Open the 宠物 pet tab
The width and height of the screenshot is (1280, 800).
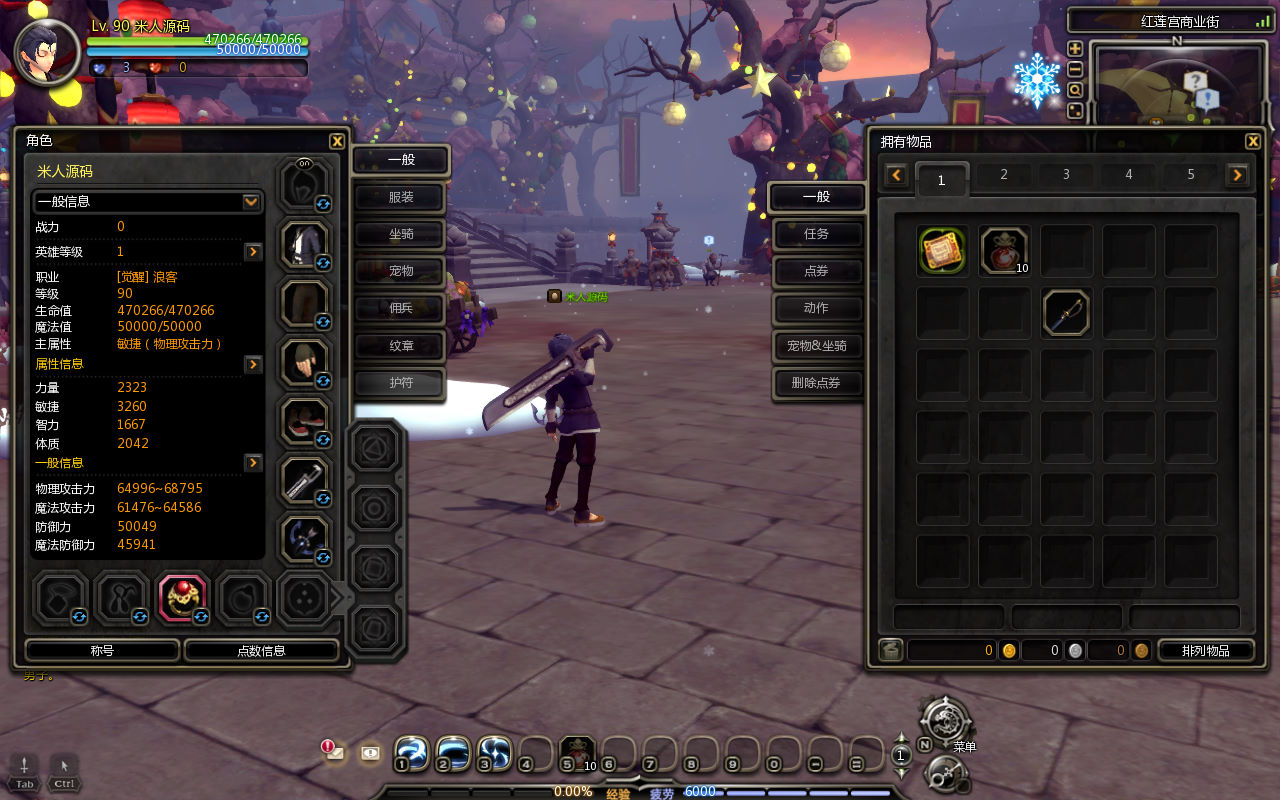click(401, 271)
